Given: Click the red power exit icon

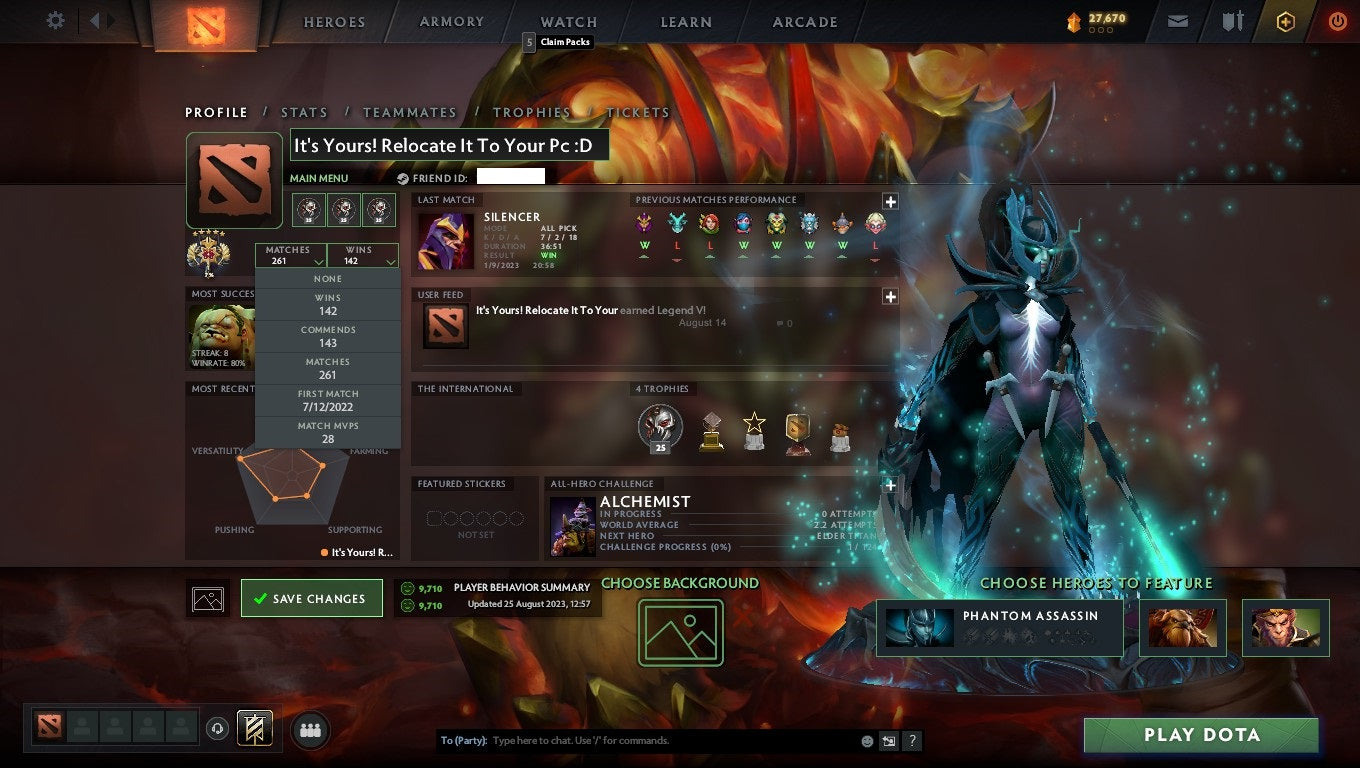Looking at the screenshot, I should pos(1337,20).
